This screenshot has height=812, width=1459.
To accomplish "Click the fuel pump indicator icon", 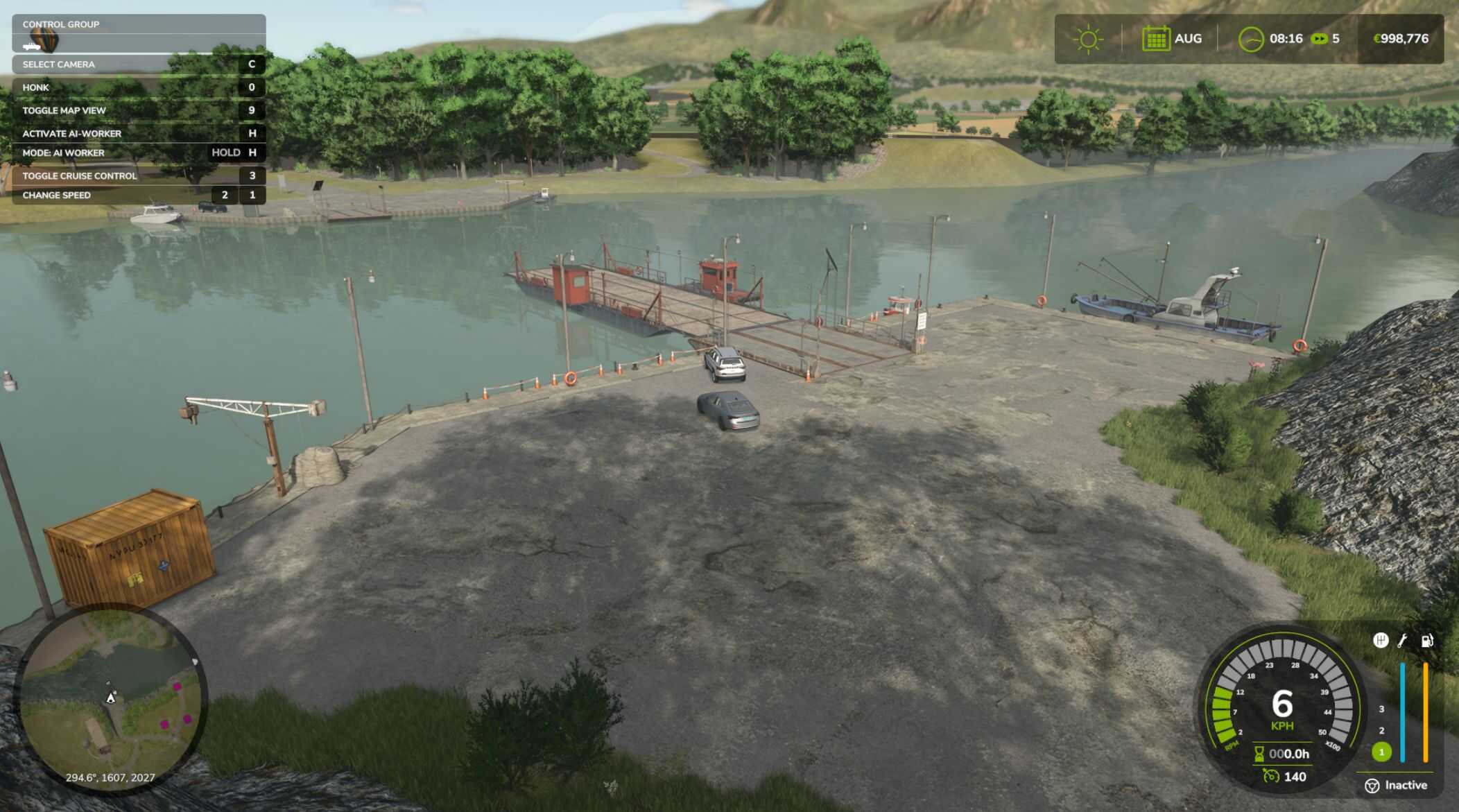I will (x=1427, y=641).
